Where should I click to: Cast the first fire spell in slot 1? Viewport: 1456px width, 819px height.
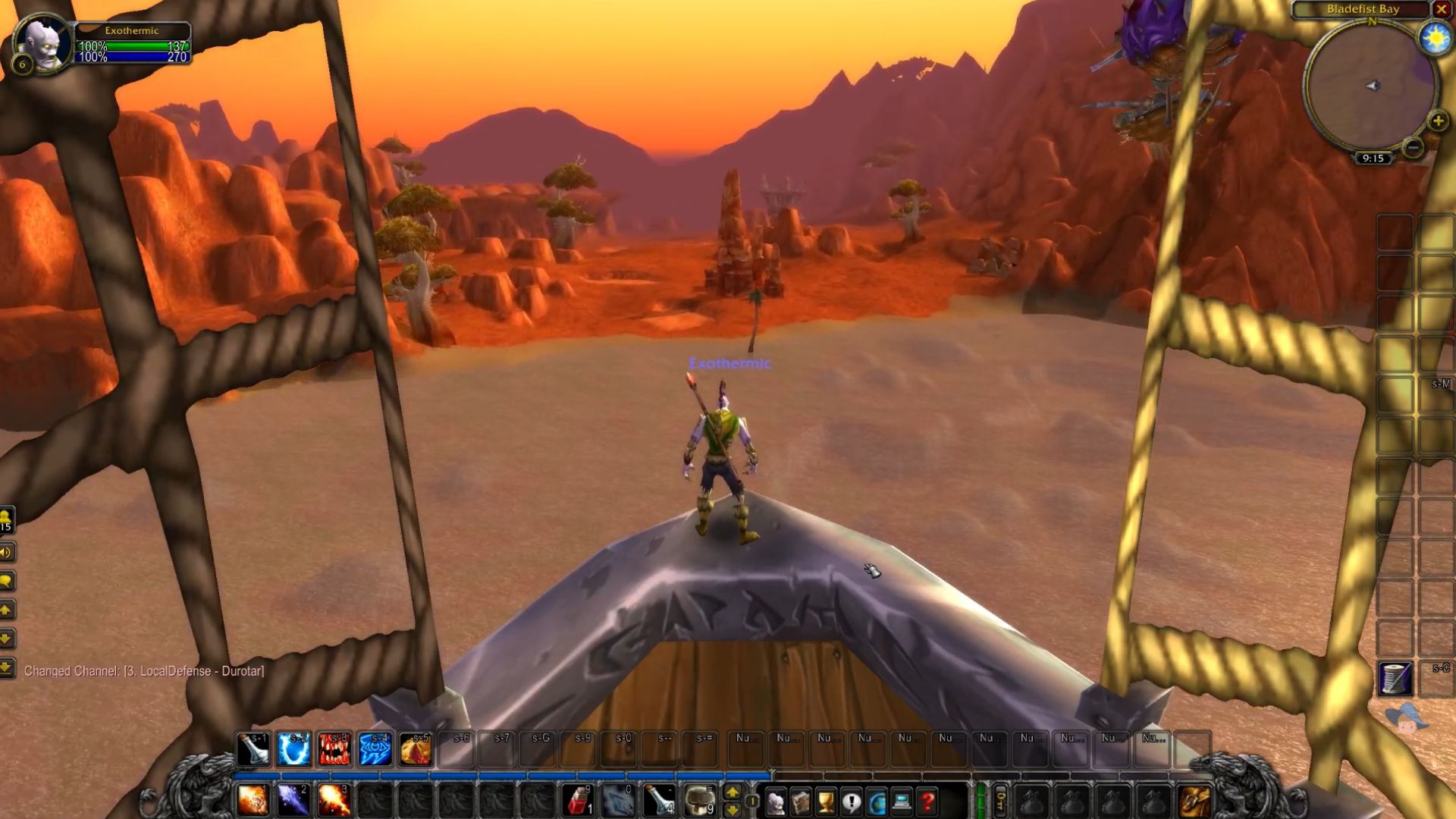pos(253,800)
